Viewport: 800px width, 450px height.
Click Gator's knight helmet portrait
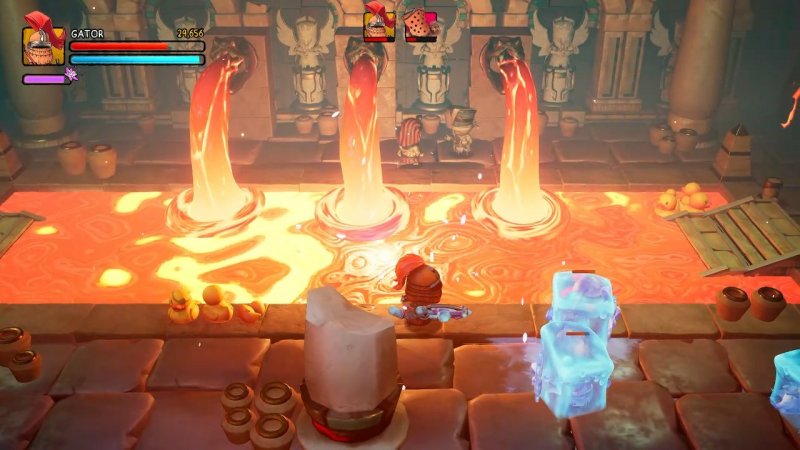(x=43, y=43)
